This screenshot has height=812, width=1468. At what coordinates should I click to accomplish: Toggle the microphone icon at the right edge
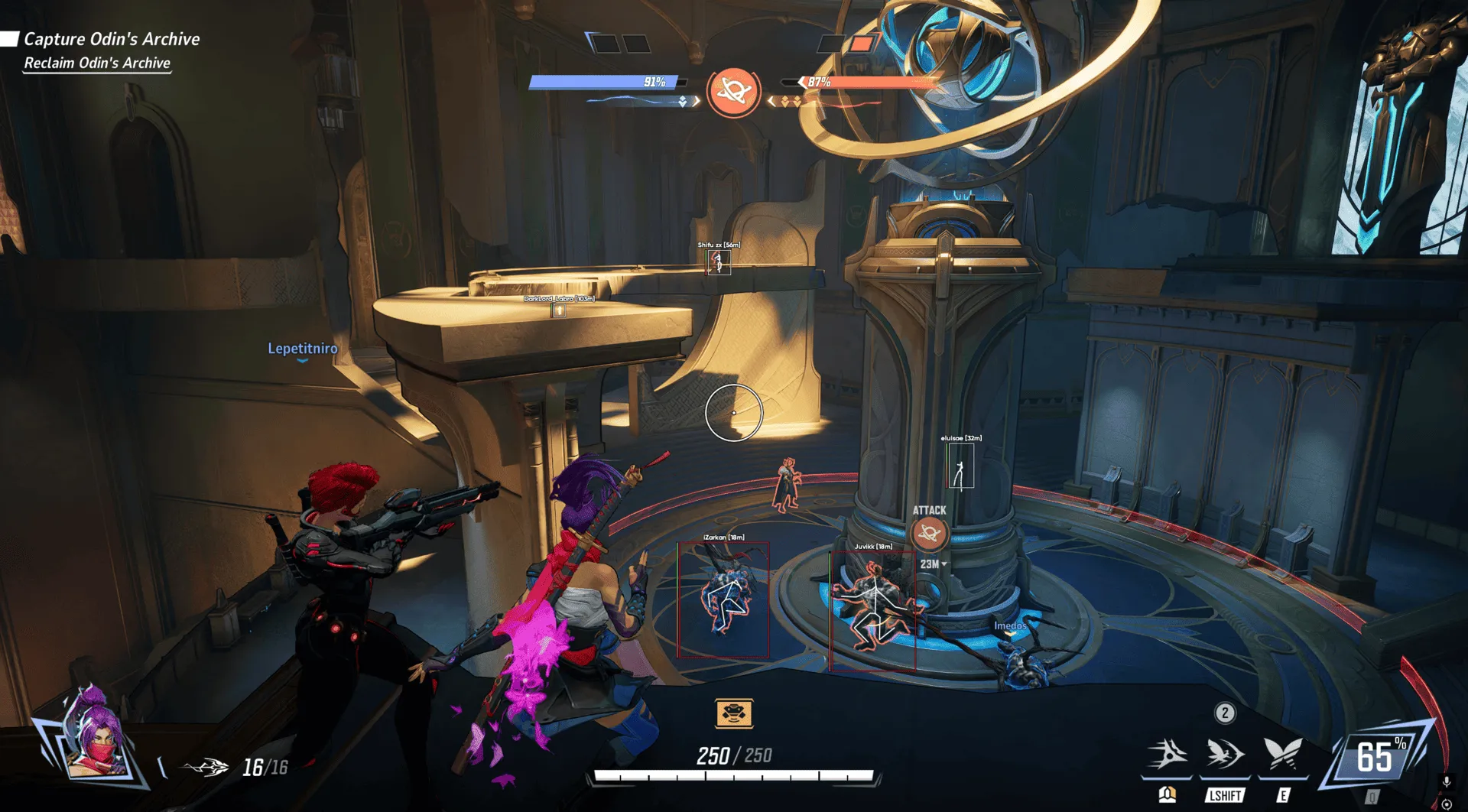[x=1447, y=781]
